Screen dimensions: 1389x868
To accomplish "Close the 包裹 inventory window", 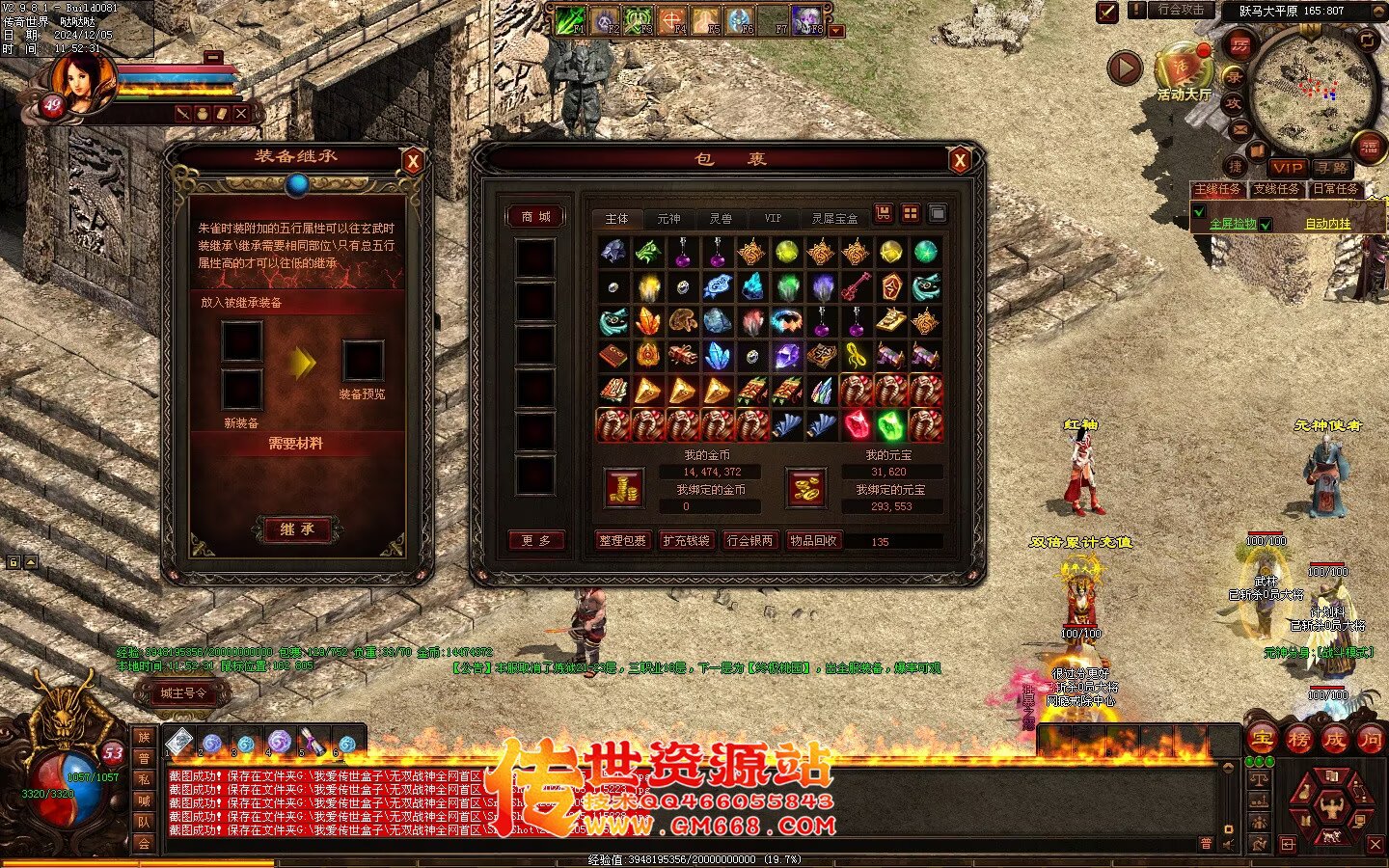I will coord(959,161).
